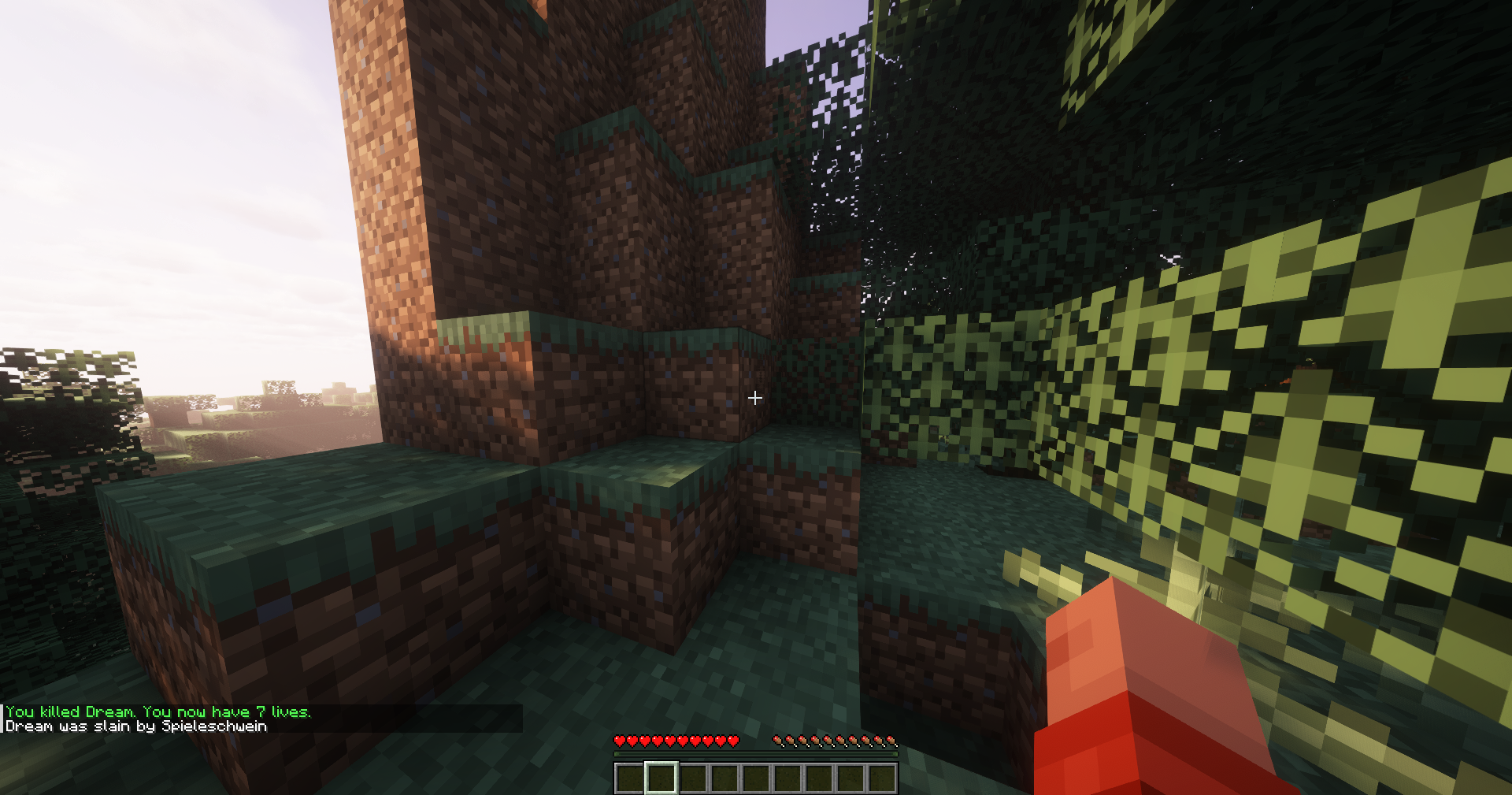Click the sixth hotbar slot
Viewport: 1512px width, 795px height.
click(787, 778)
